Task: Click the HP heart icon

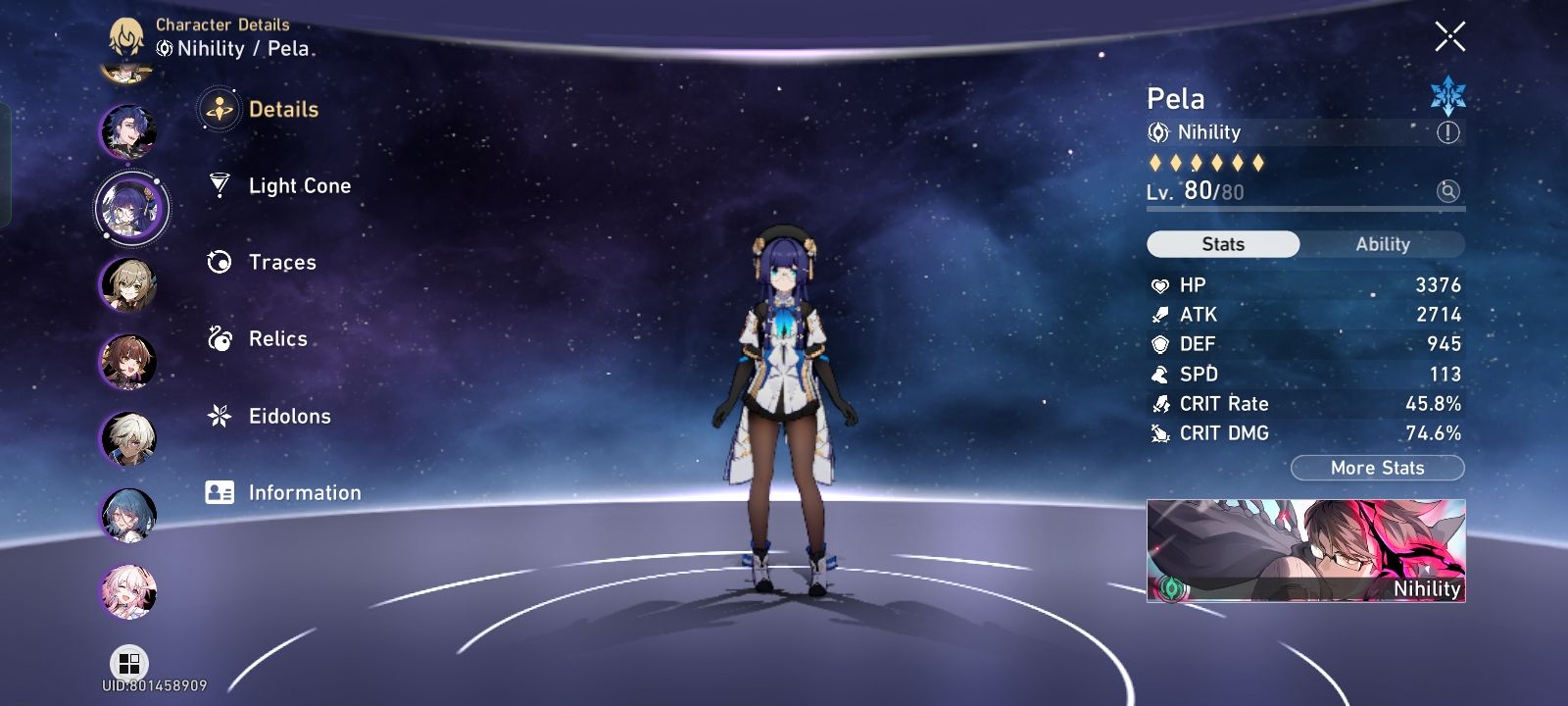Action: [1161, 285]
